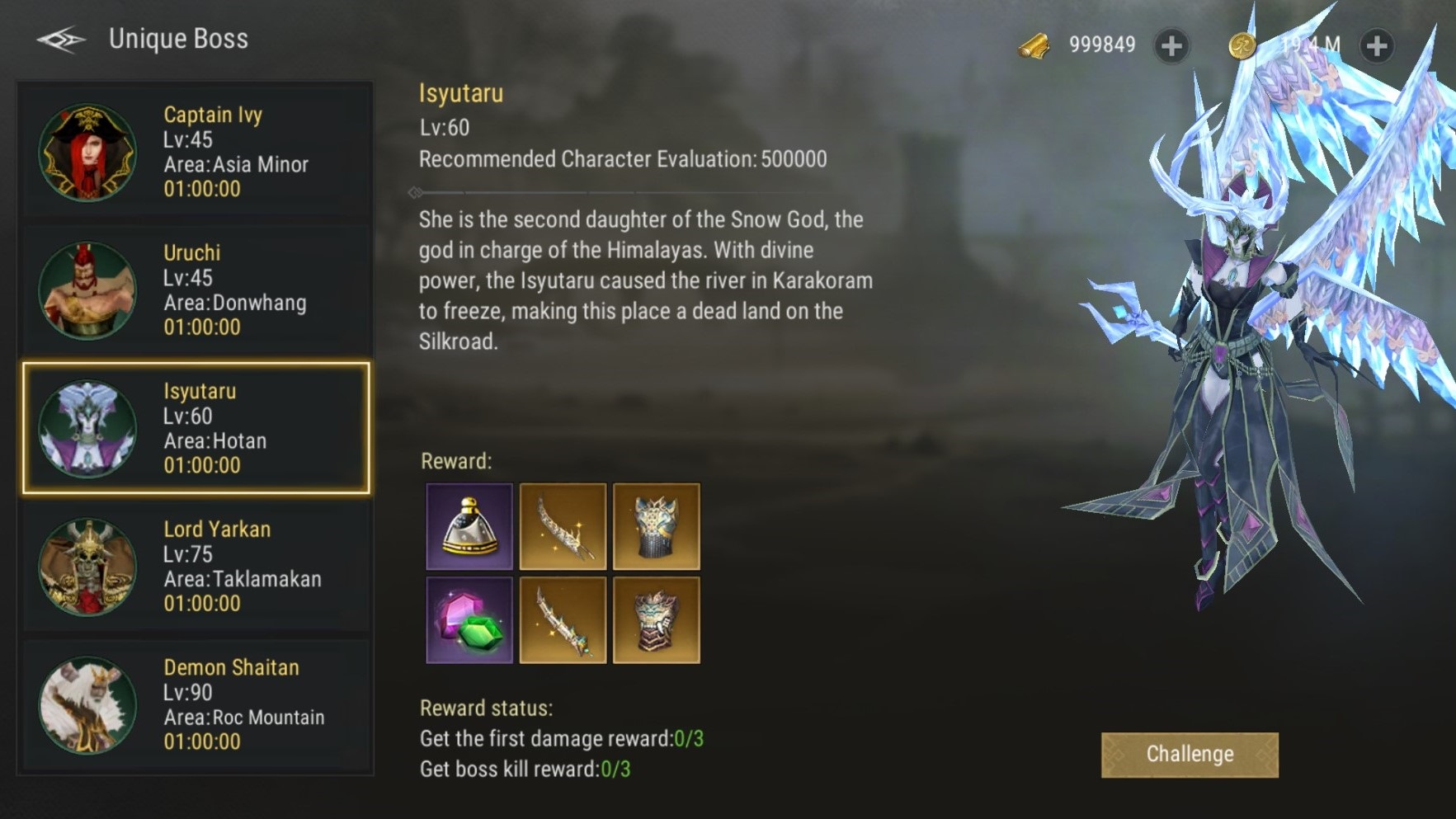Inspect the top curved blade reward

click(x=563, y=527)
